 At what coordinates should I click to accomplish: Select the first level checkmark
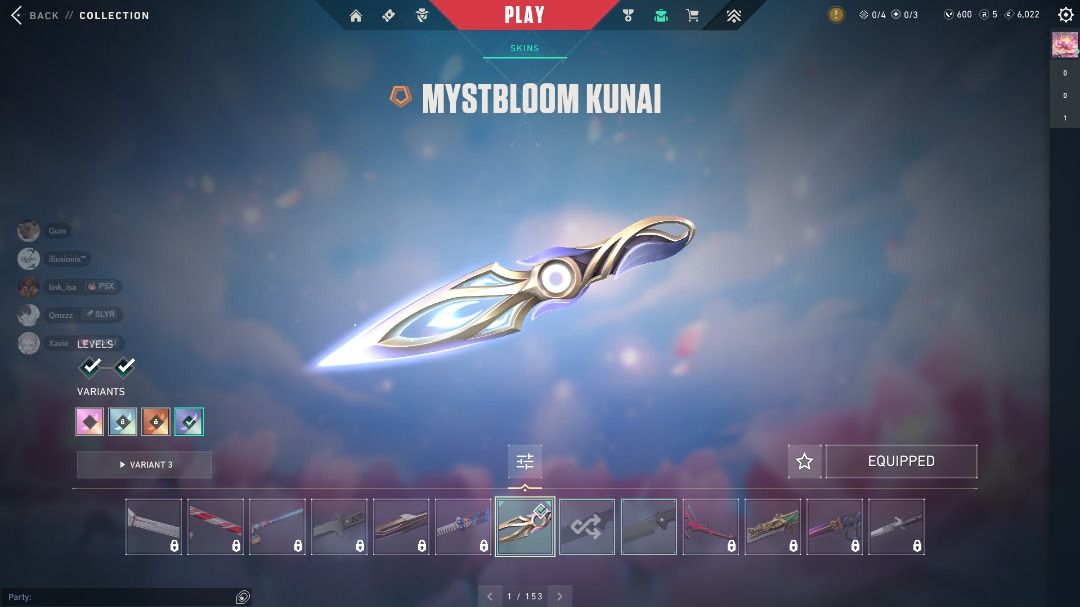[91, 366]
